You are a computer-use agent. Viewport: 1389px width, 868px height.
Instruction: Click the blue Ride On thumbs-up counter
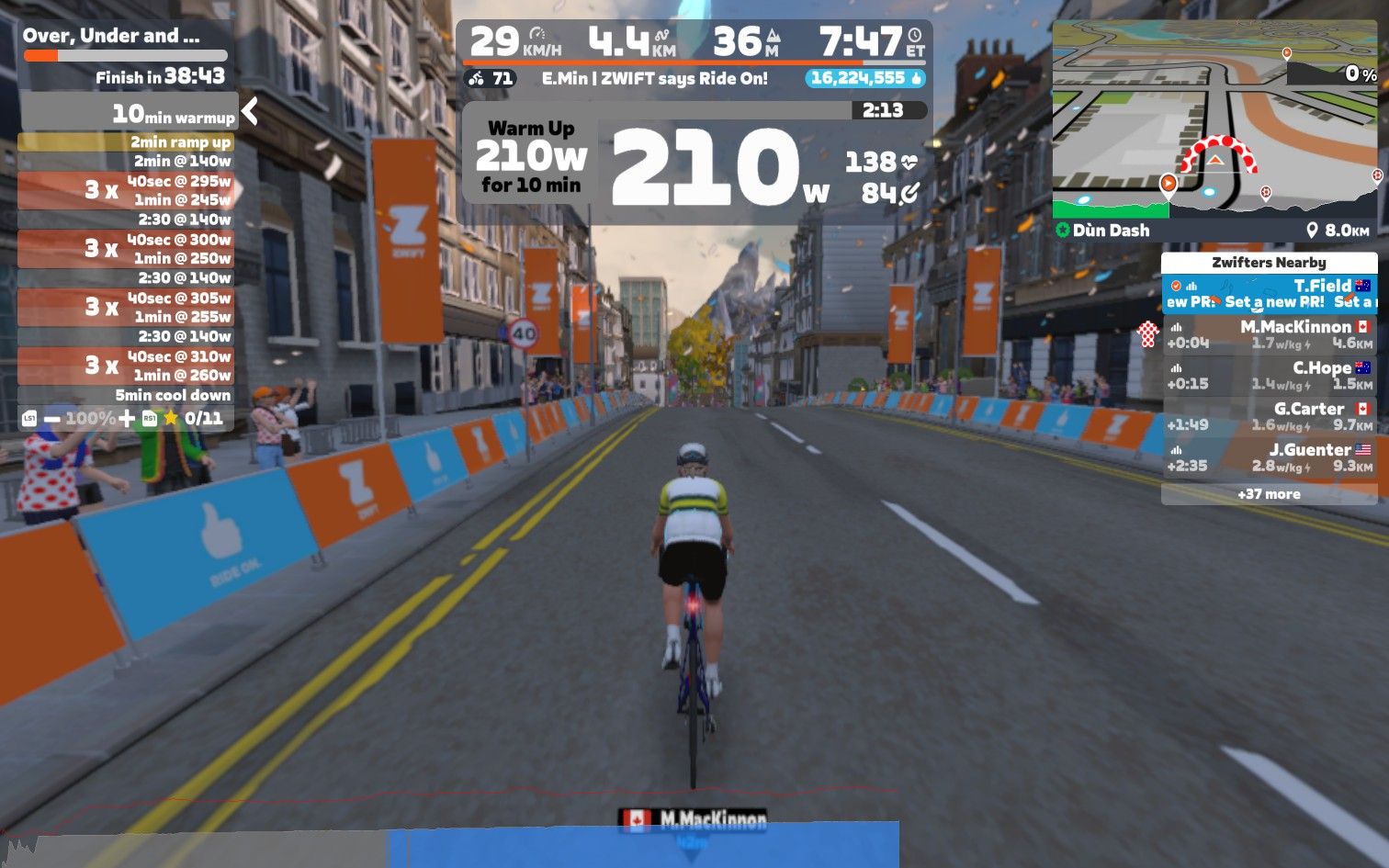click(865, 79)
